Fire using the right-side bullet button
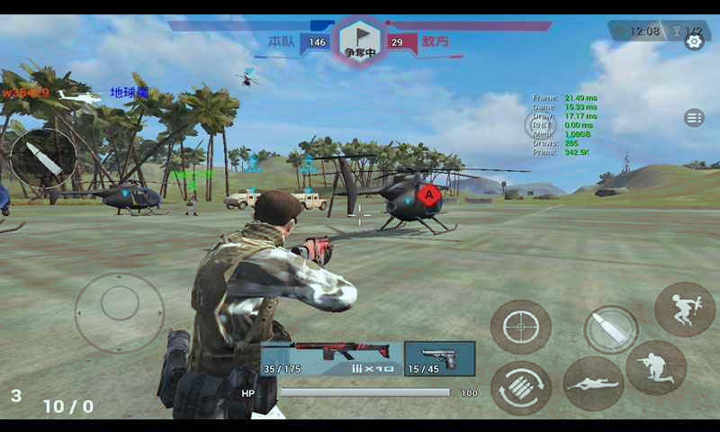 tap(610, 329)
